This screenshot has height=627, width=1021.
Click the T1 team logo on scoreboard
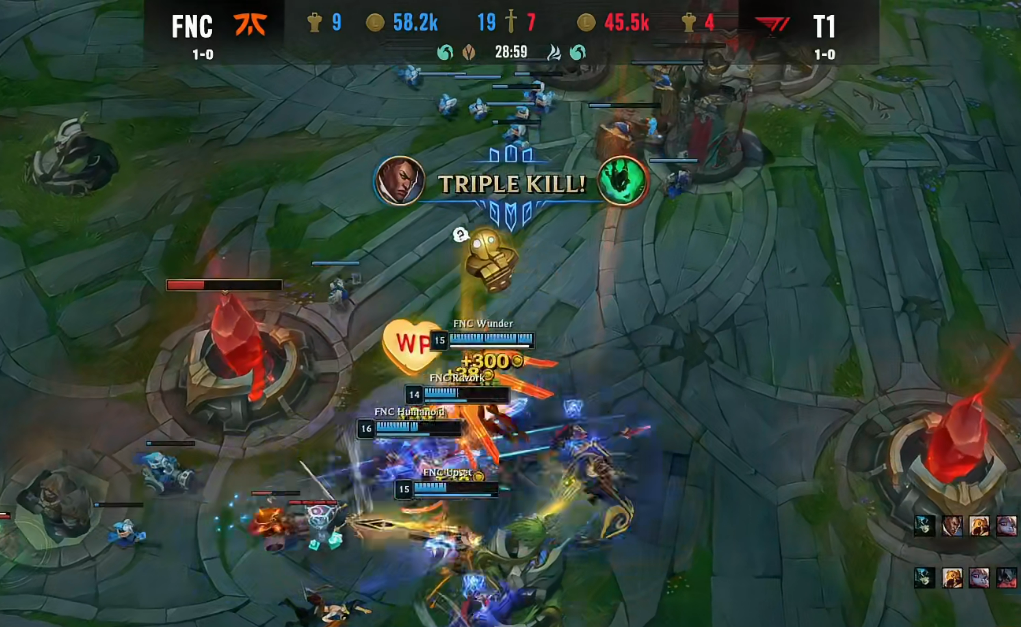[772, 24]
